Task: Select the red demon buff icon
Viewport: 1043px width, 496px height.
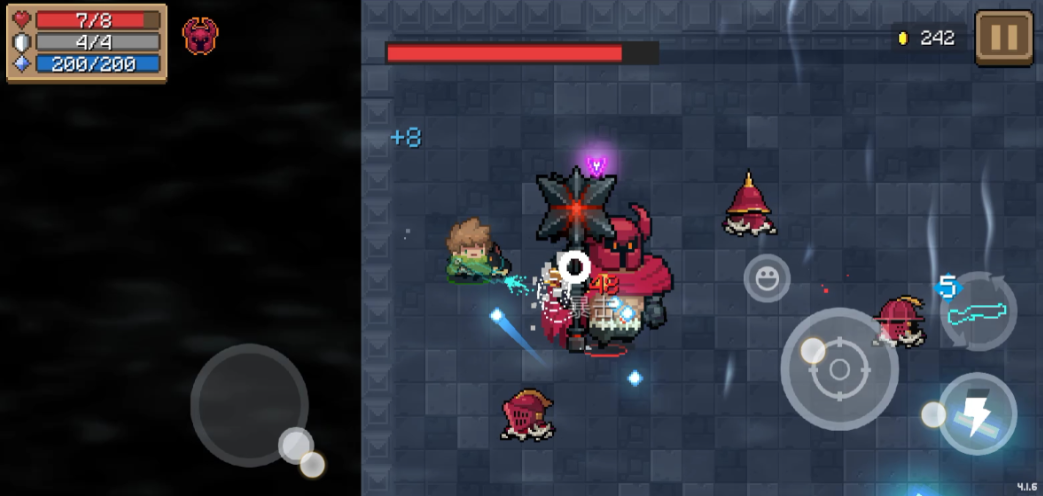Action: (x=200, y=35)
